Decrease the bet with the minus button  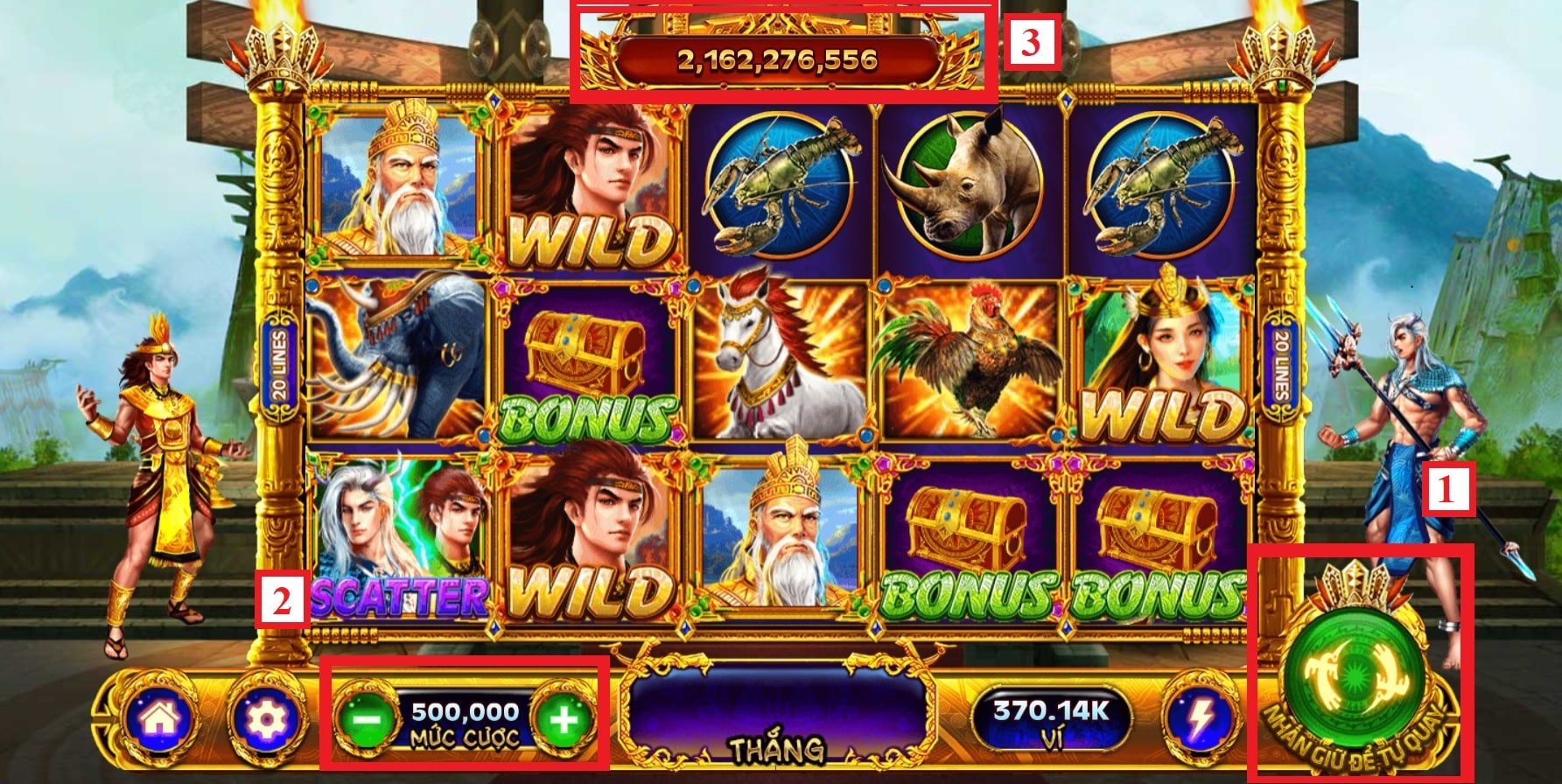point(367,721)
